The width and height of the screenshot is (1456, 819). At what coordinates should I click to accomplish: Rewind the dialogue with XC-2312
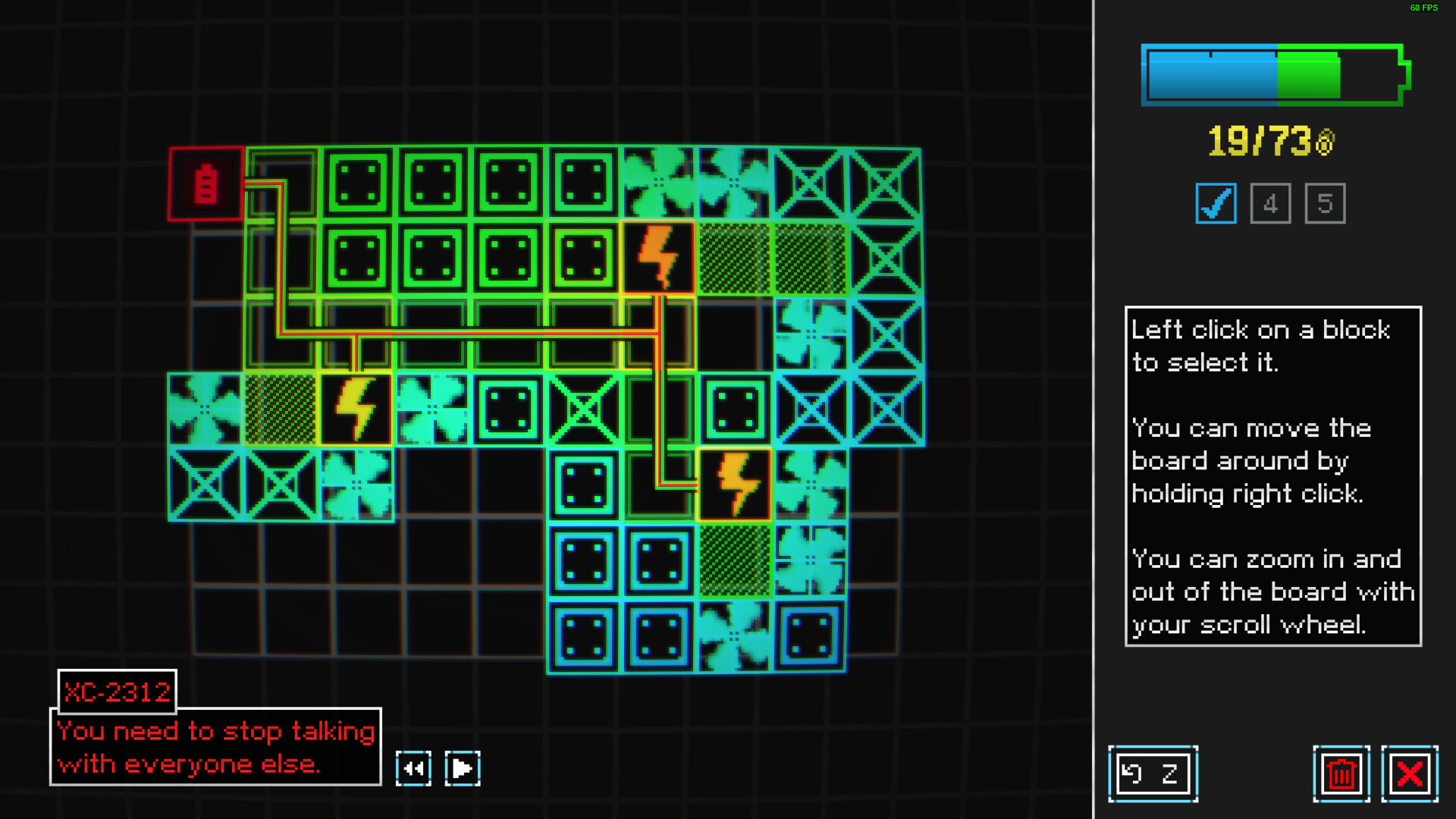[x=413, y=767]
